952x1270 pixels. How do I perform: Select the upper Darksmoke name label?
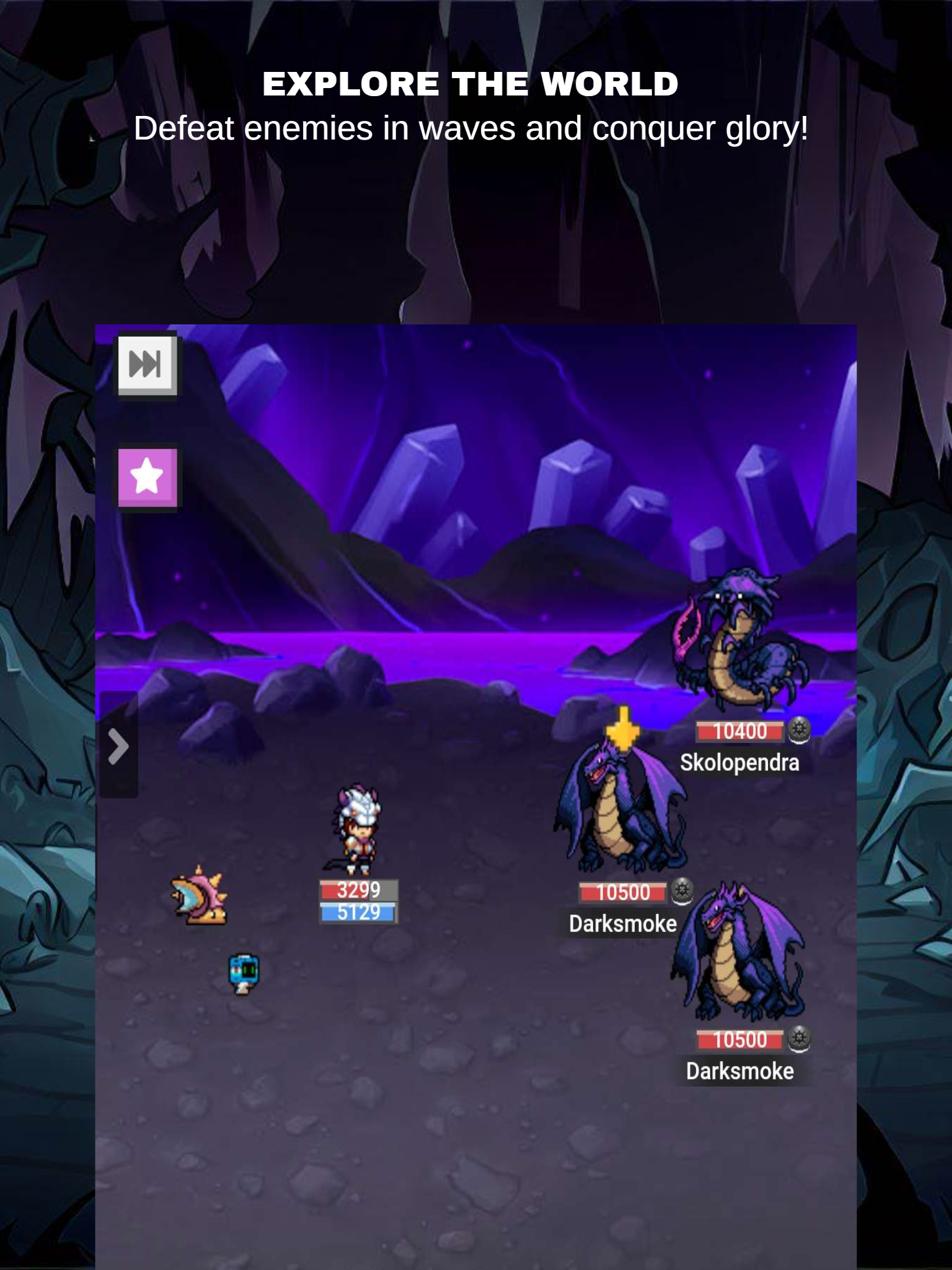pyautogui.click(x=622, y=923)
